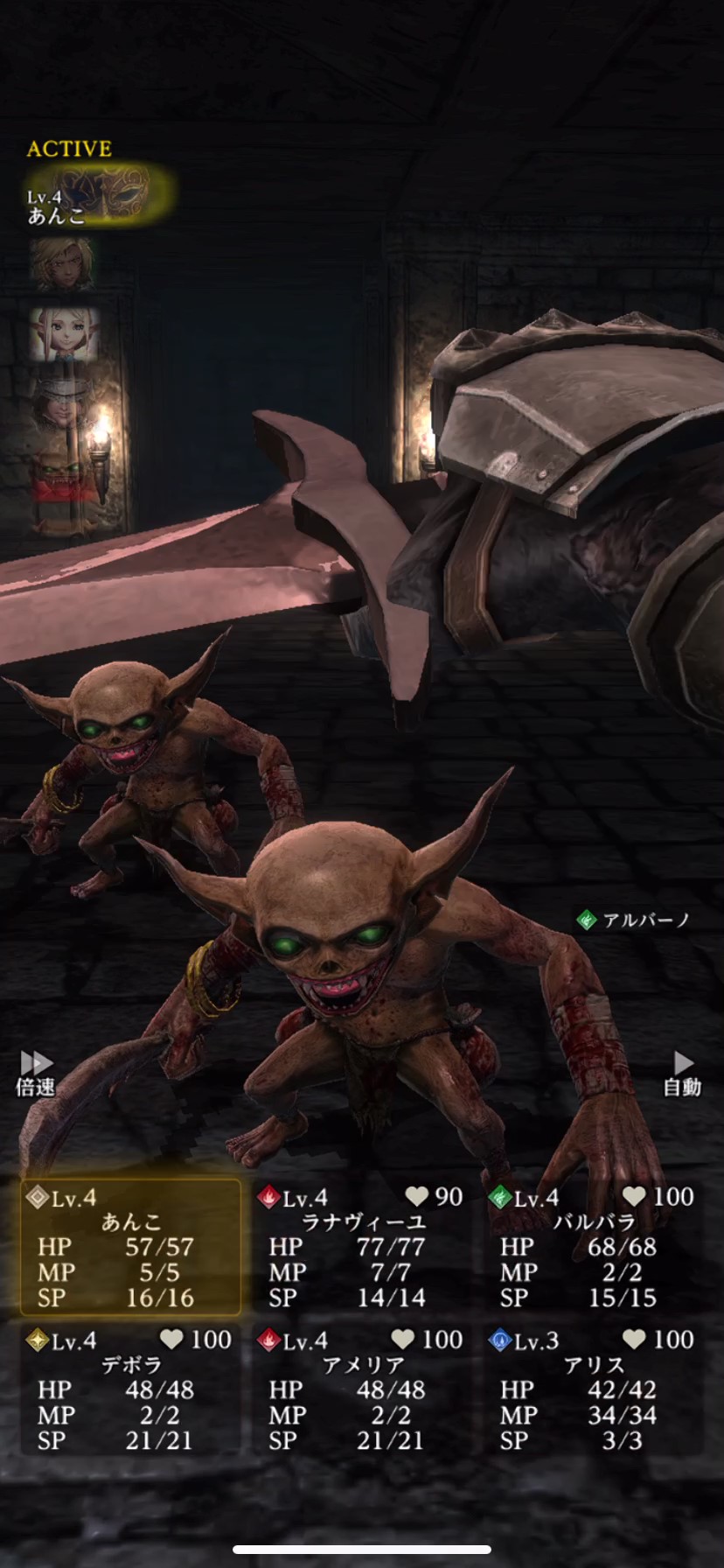This screenshot has width=724, height=1568.
Task: Select the blonde-haired turn order portrait
Action: [62, 263]
